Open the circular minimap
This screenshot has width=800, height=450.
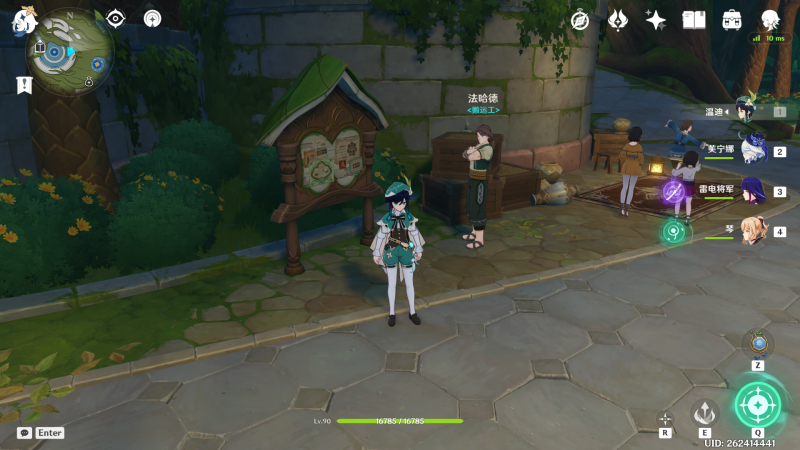70,47
